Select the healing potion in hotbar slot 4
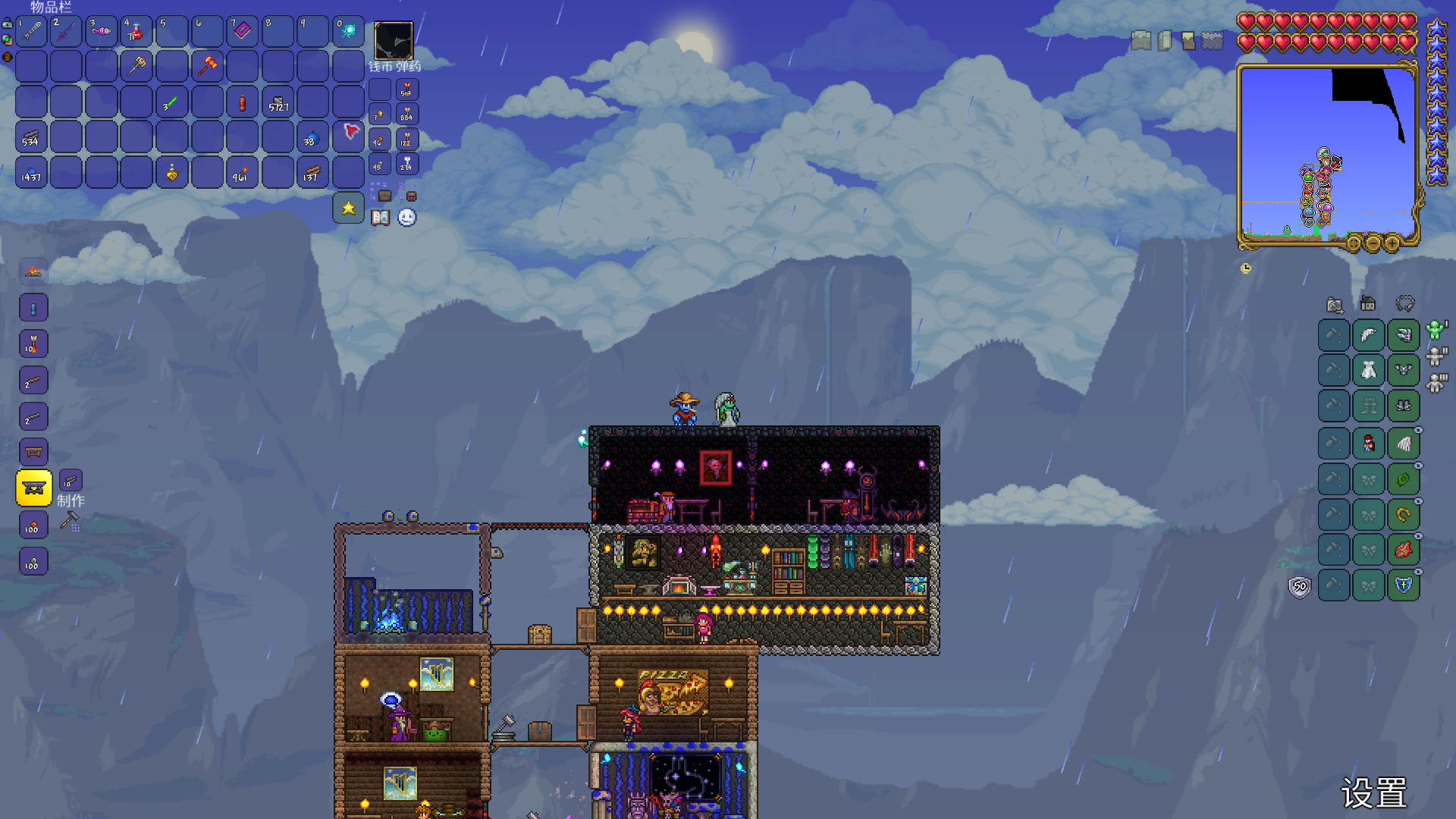Screen dimensions: 1456x819 pos(136,31)
